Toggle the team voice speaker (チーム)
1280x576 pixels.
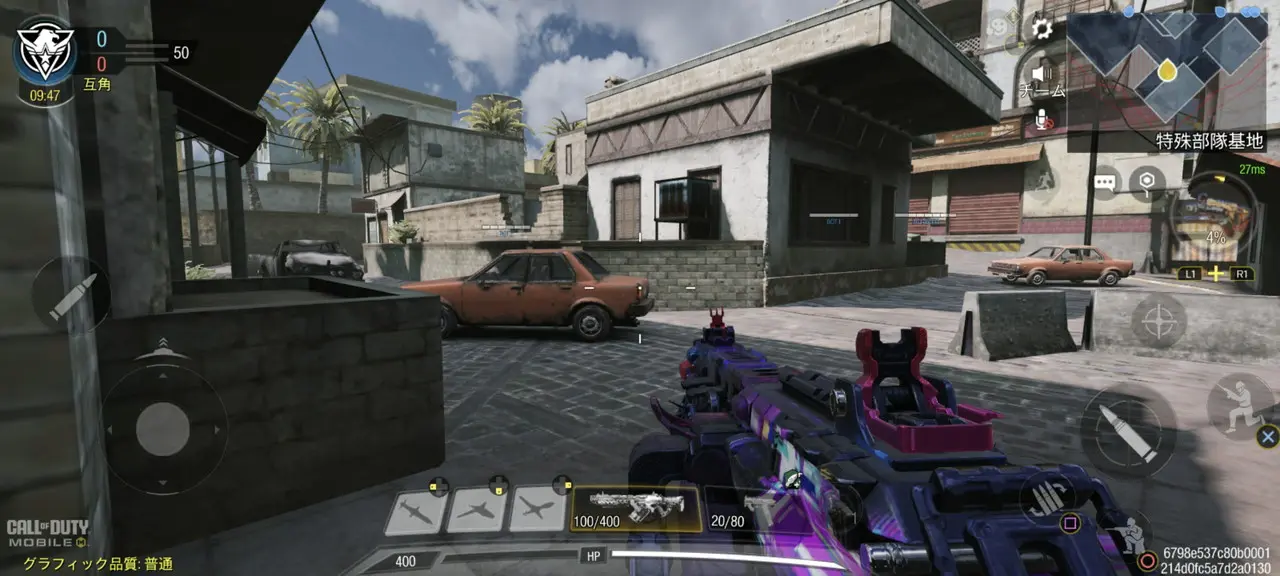[x=1041, y=75]
